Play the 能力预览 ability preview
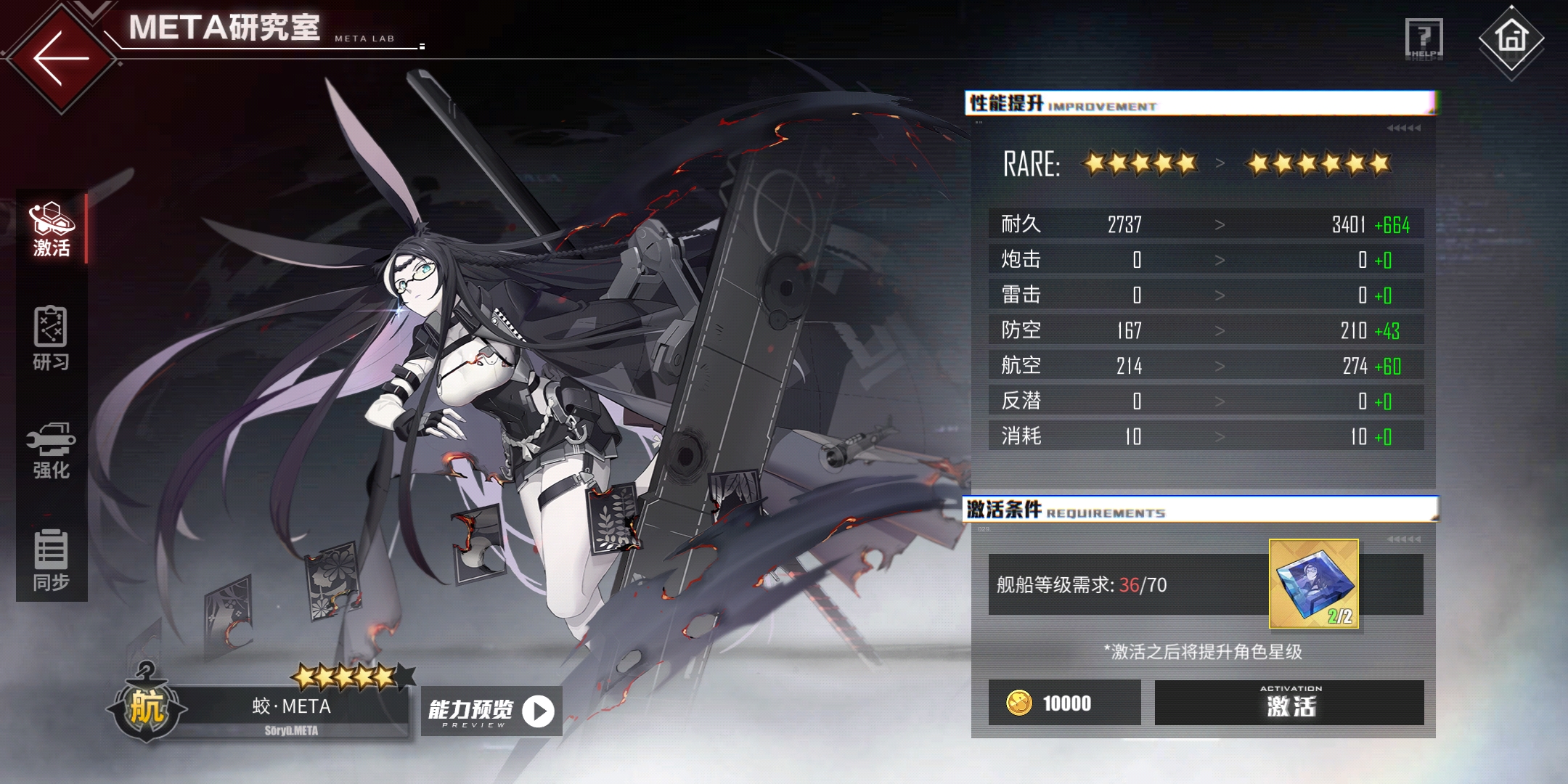 pyautogui.click(x=491, y=711)
